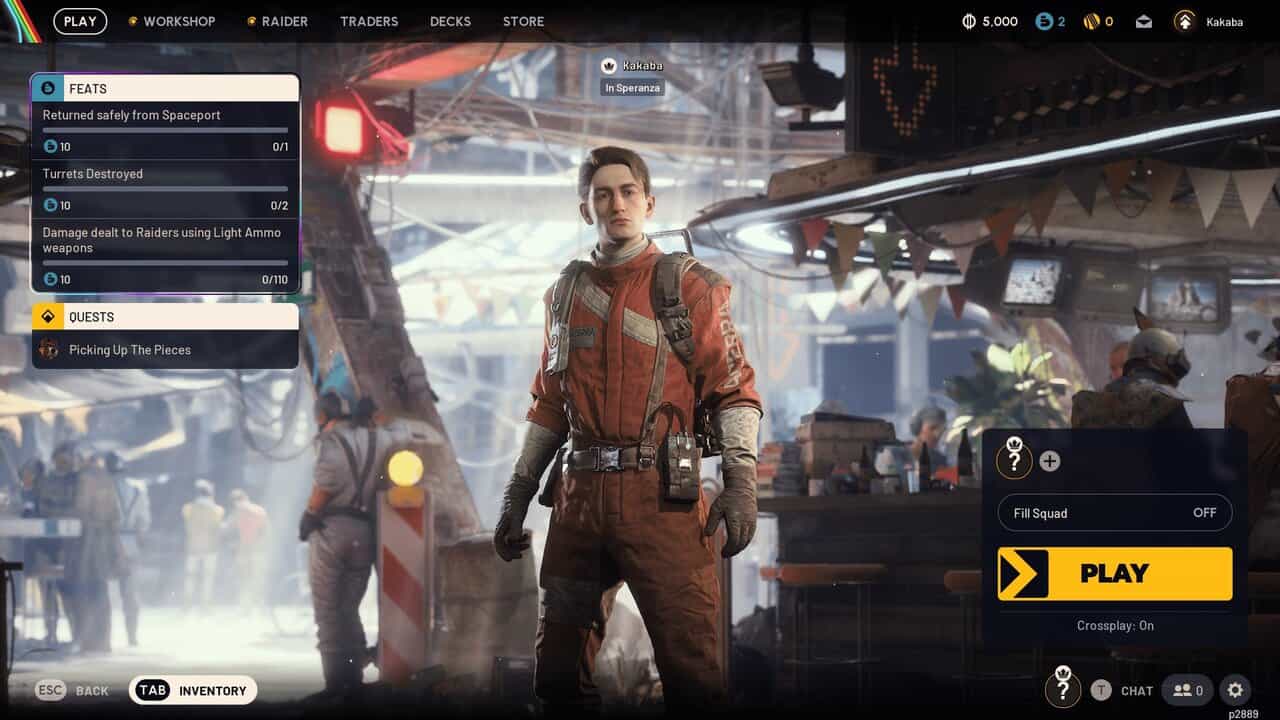The height and width of the screenshot is (720, 1280).
Task: Invite a squad member with plus icon
Action: (x=1049, y=461)
